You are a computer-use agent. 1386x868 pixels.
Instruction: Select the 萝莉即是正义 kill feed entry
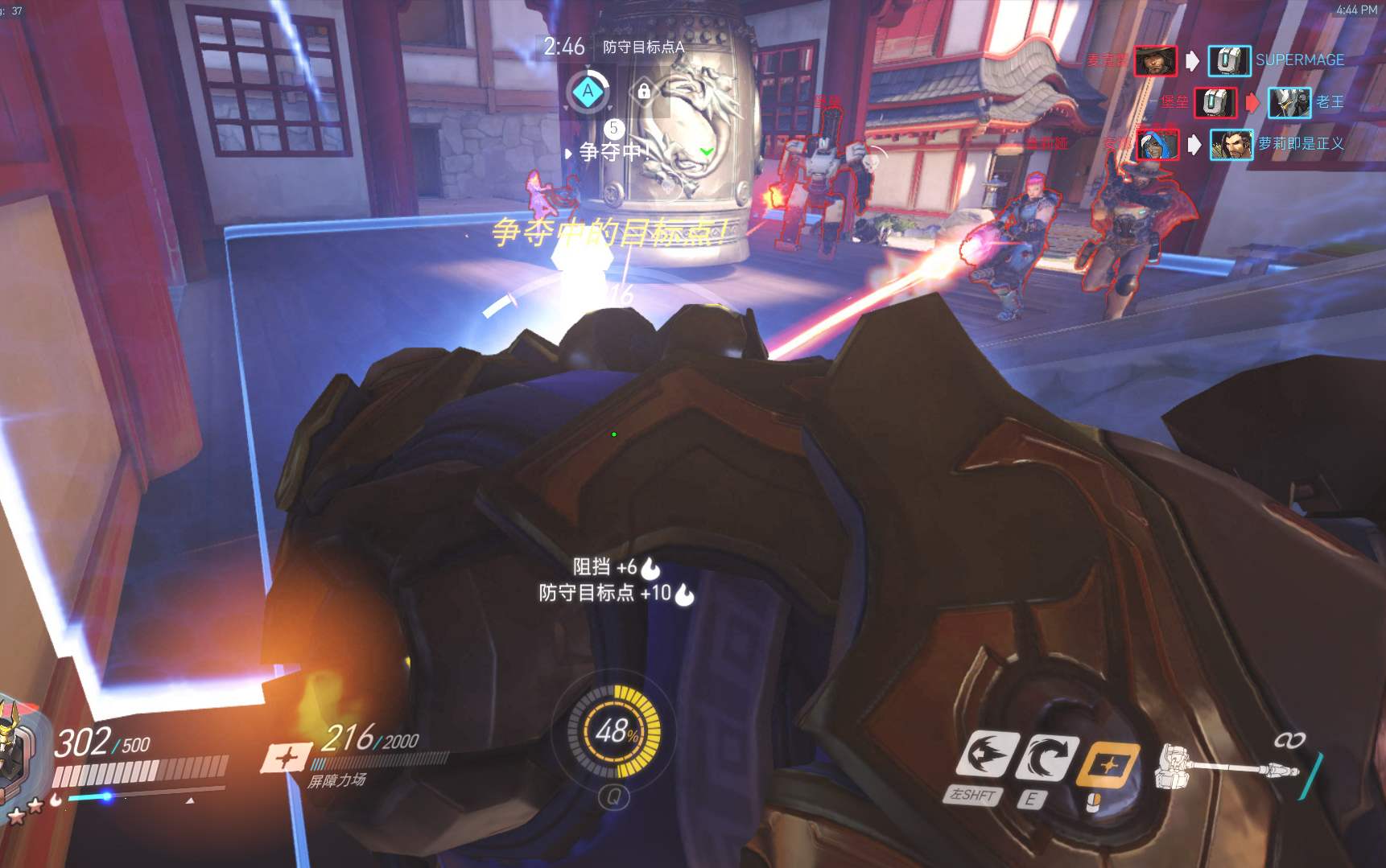pyautogui.click(x=1301, y=144)
